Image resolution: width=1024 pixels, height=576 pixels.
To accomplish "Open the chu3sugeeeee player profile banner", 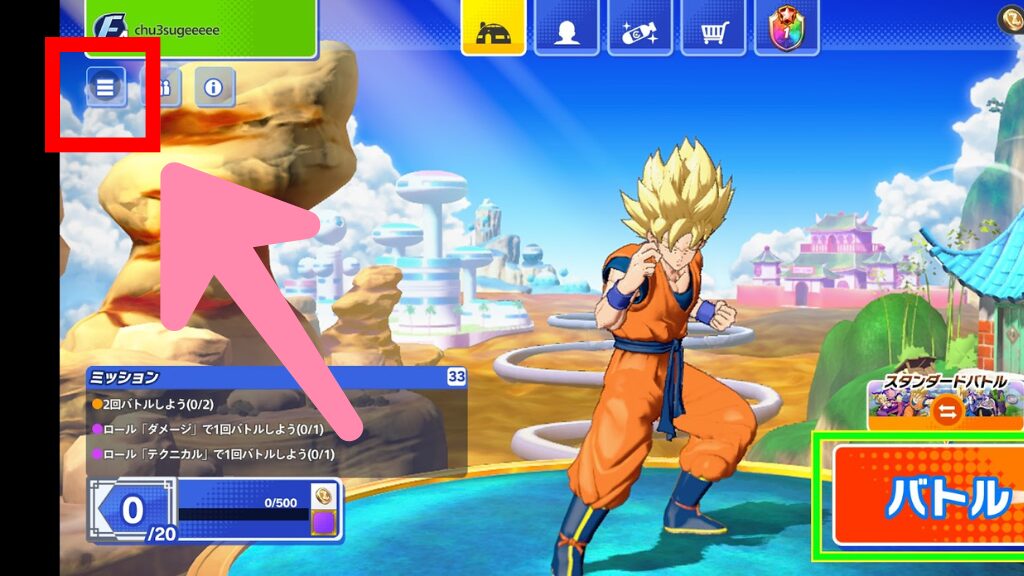I will pyautogui.click(x=200, y=28).
